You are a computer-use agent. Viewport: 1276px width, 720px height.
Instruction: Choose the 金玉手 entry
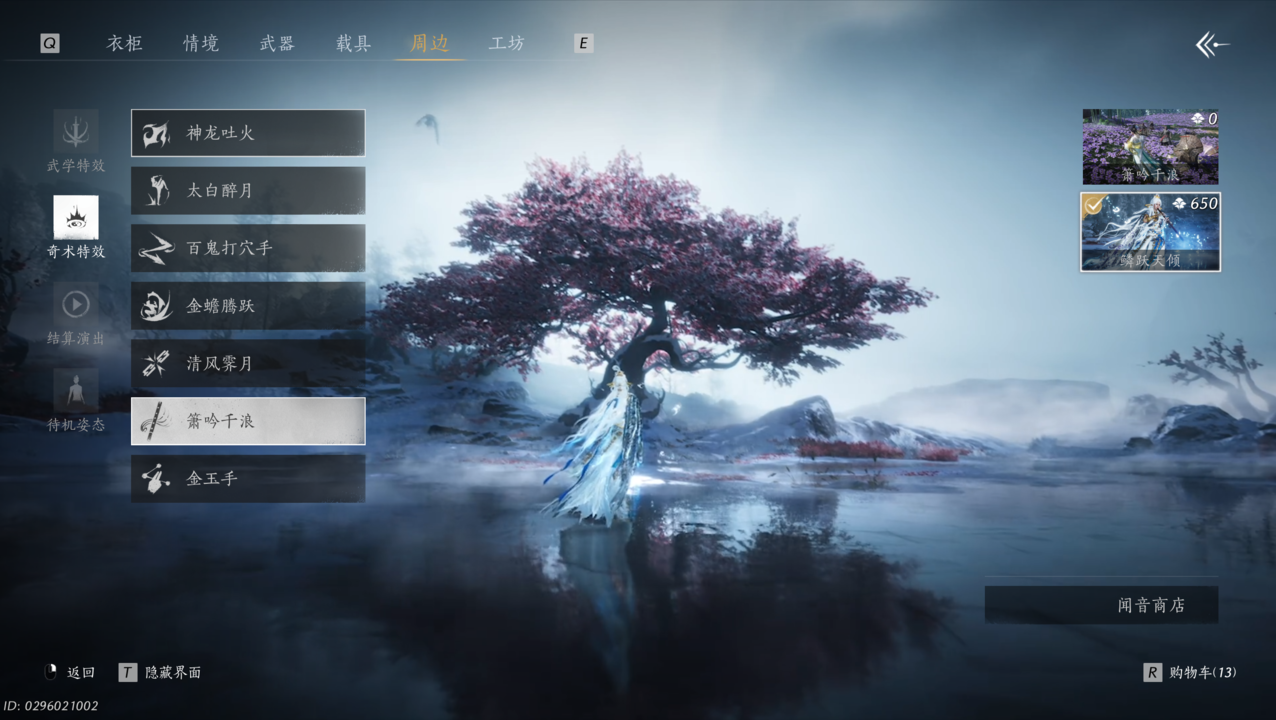click(248, 479)
